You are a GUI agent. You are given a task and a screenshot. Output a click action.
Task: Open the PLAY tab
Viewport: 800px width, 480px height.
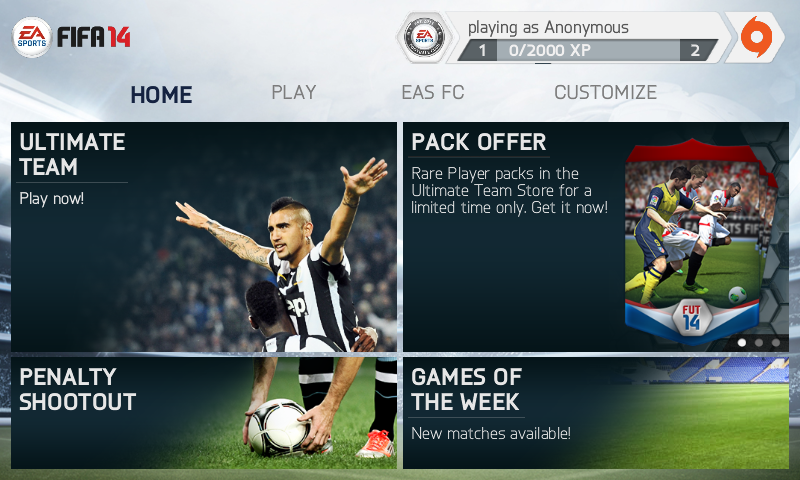point(294,93)
